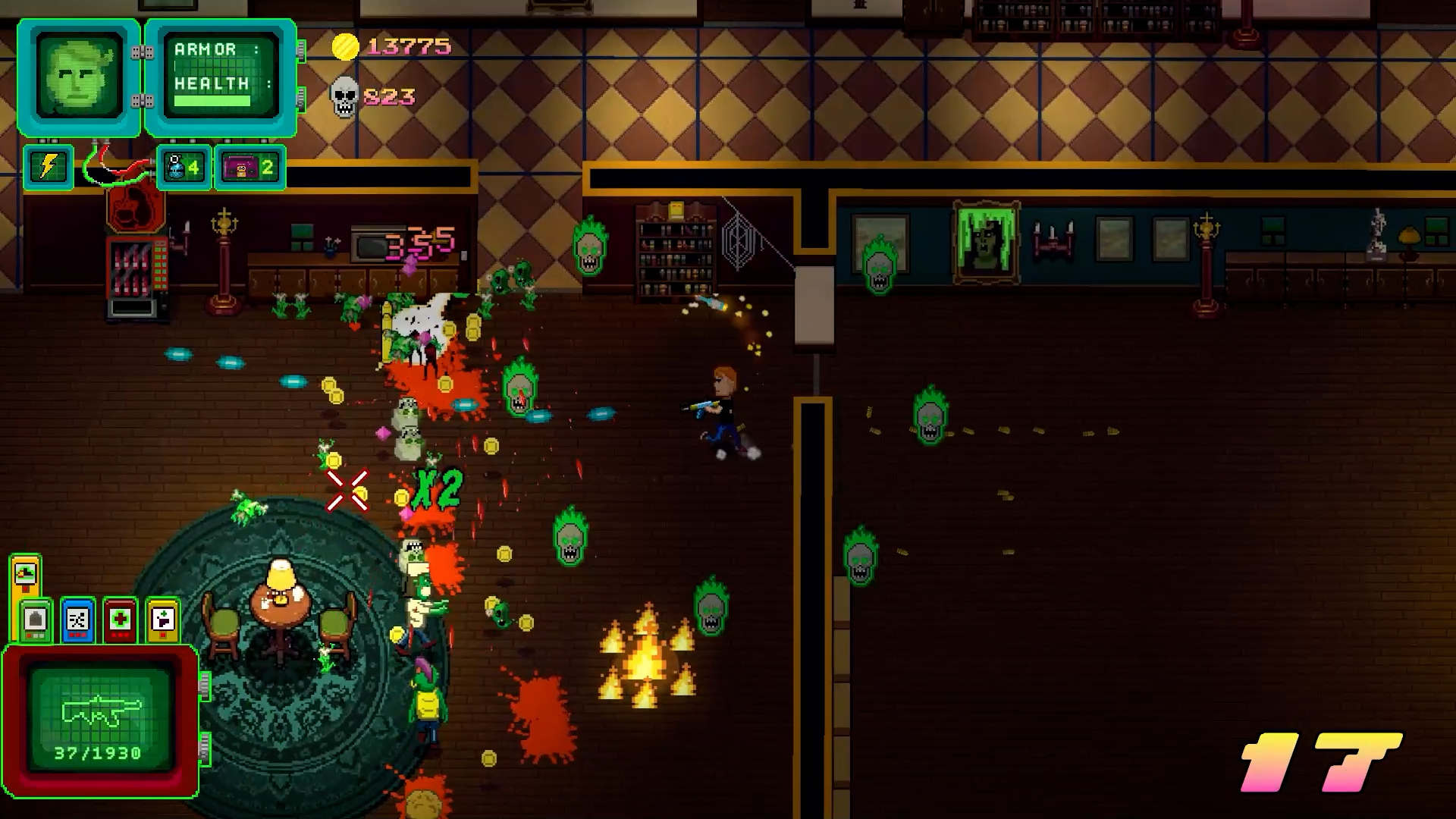Click the green padlock inventory icon

[36, 620]
